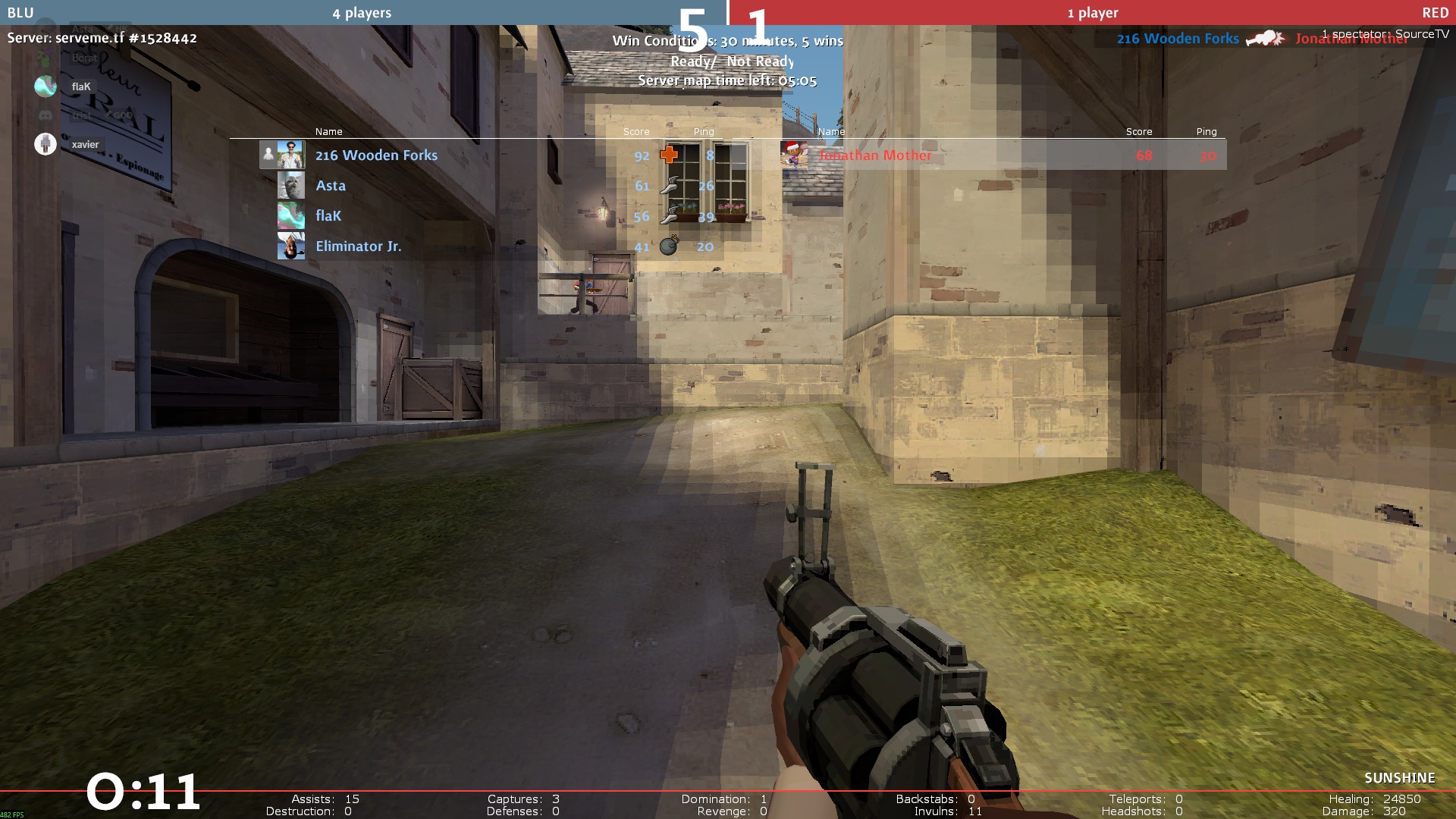
Task: Click Jonathan Mother's Santa hat avatar
Action: click(795, 155)
